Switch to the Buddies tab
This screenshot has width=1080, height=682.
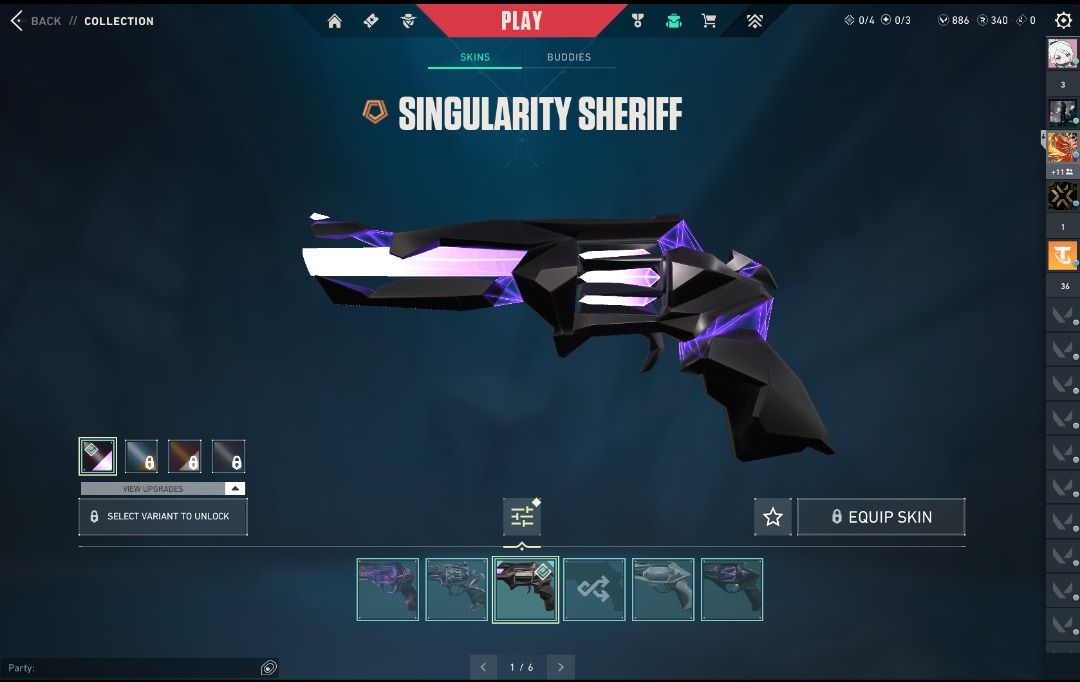568,57
